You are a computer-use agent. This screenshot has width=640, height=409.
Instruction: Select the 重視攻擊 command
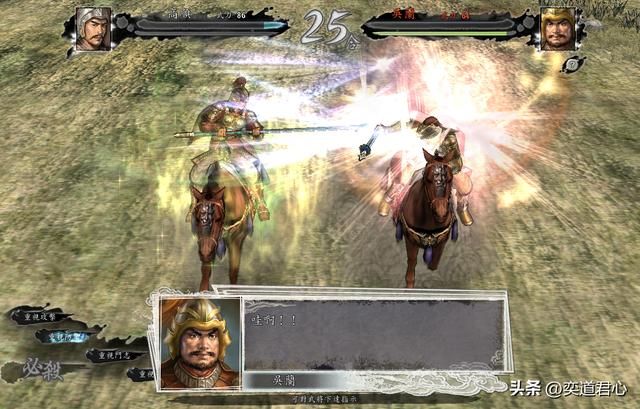pyautogui.click(x=40, y=316)
